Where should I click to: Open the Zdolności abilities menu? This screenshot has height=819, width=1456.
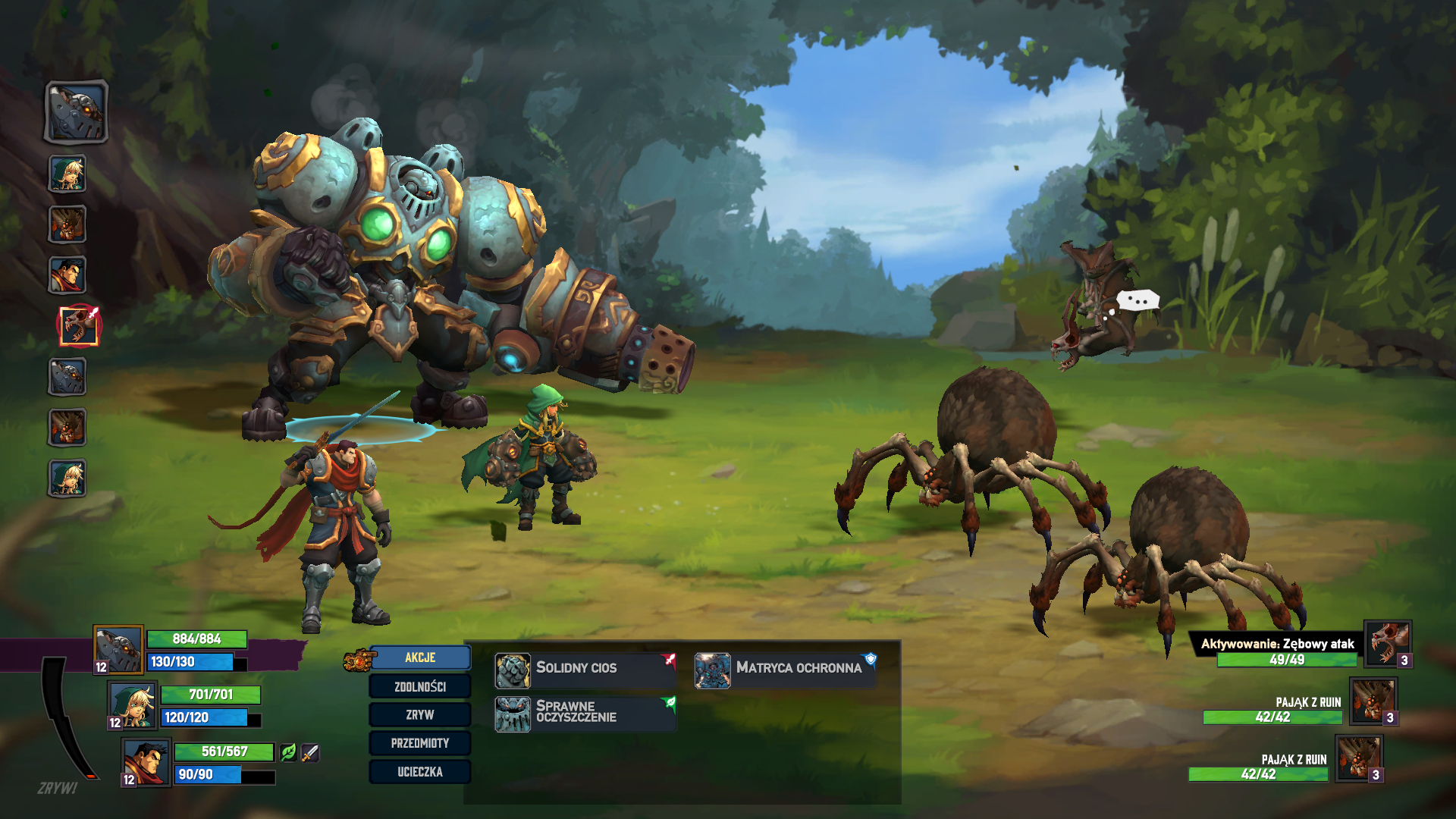coord(420,686)
